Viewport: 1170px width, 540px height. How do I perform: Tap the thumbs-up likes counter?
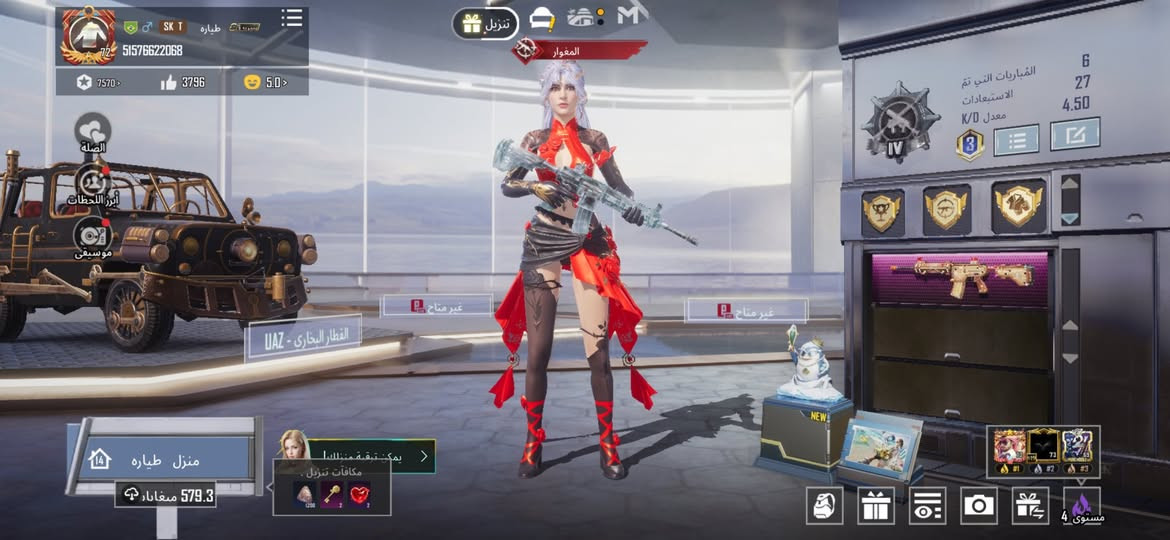click(183, 82)
